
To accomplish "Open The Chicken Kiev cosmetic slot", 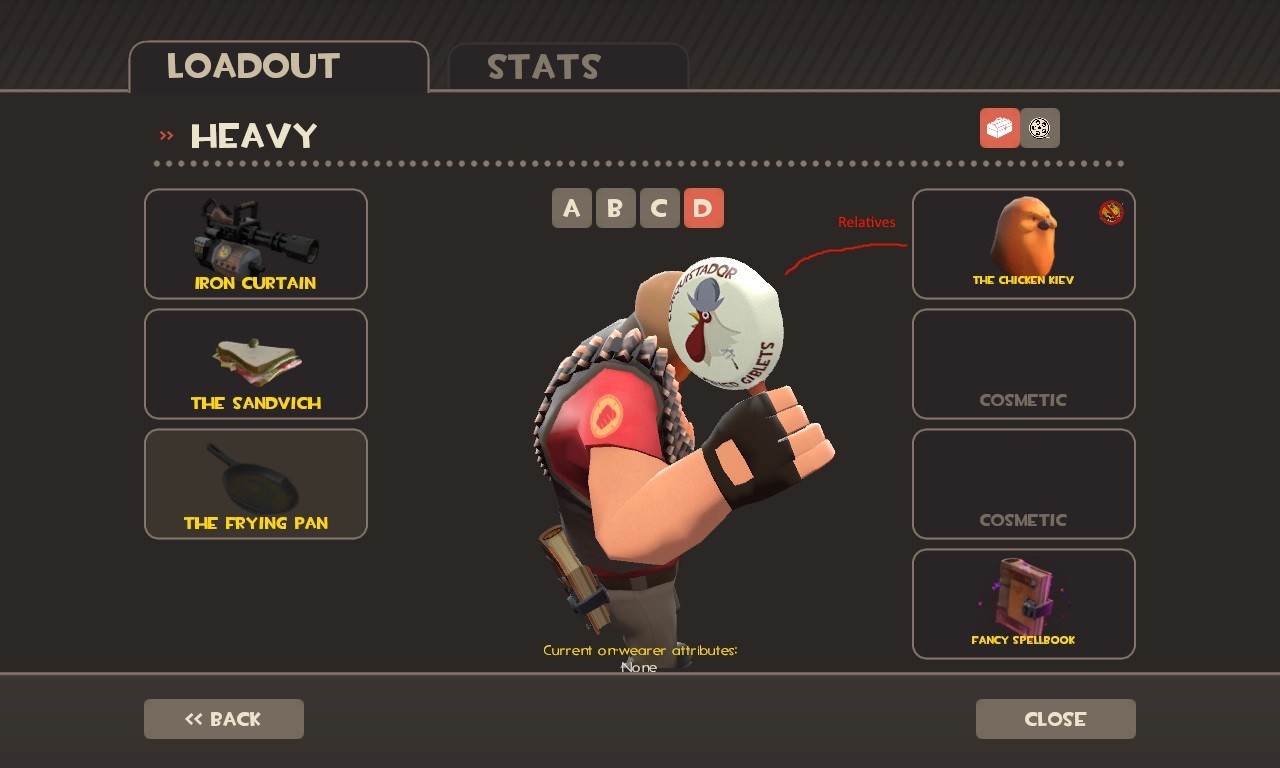I will click(x=1023, y=243).
